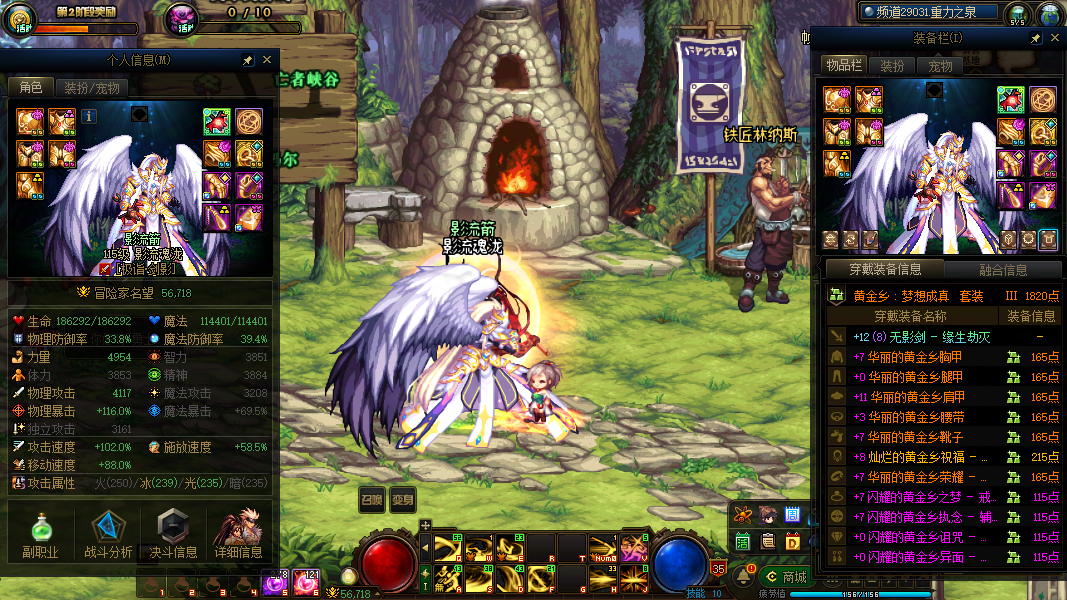Click the 变身 transform button
This screenshot has width=1067, height=600.
click(x=402, y=500)
